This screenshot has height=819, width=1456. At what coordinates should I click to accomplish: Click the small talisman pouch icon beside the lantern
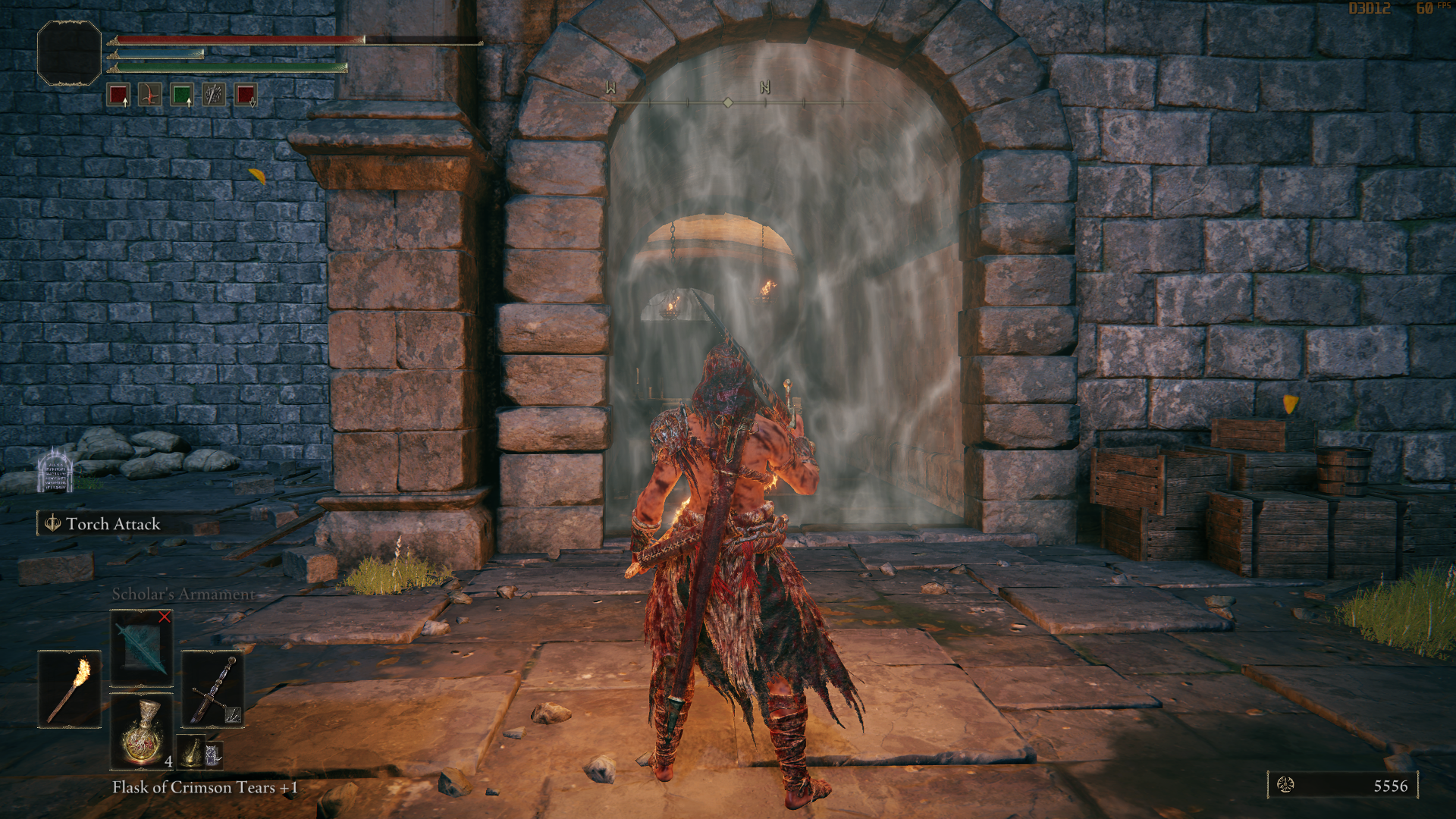pos(215,755)
